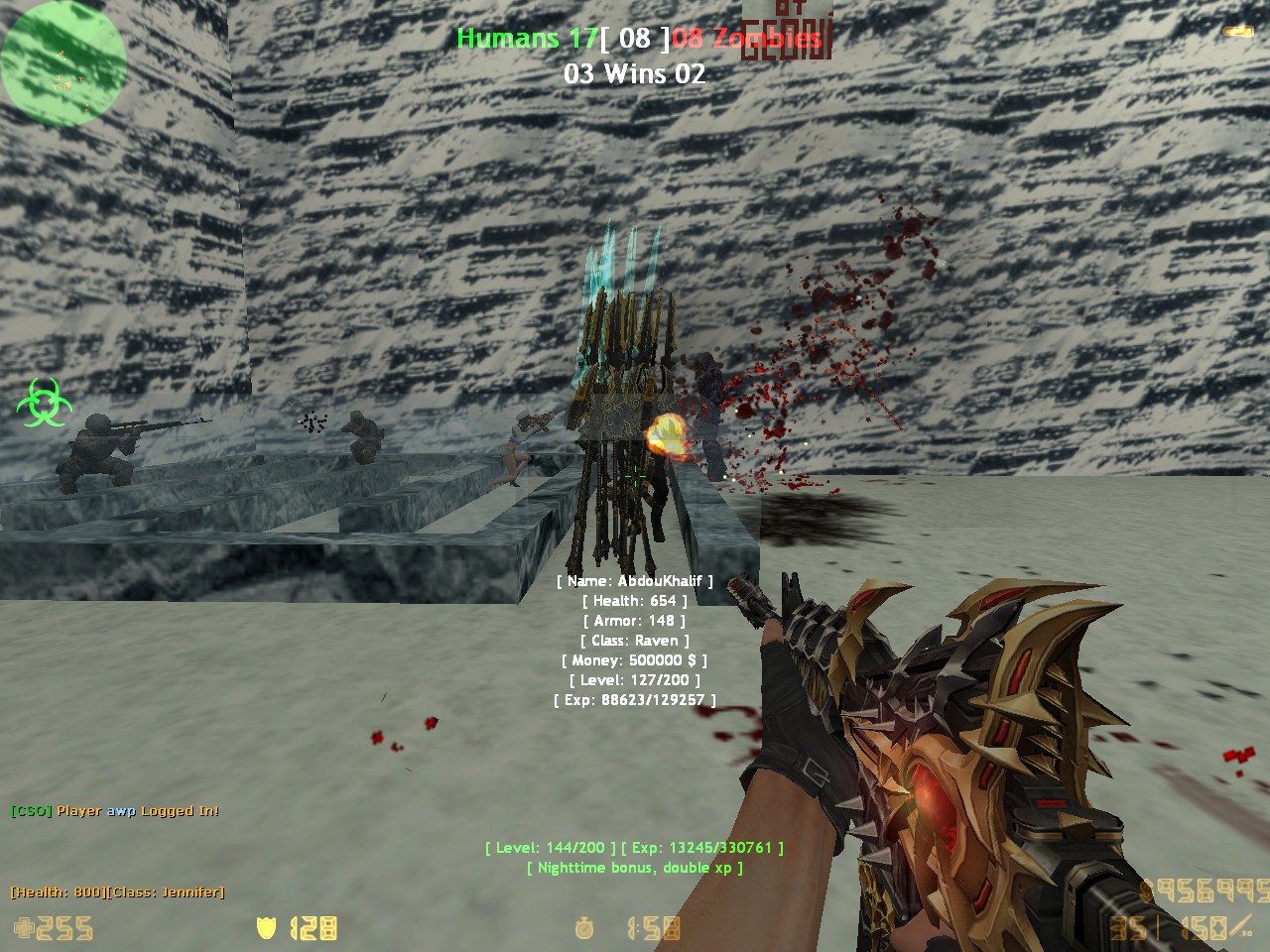Image resolution: width=1270 pixels, height=952 pixels.
Task: Click the green circular radar minimap
Action: [x=63, y=61]
